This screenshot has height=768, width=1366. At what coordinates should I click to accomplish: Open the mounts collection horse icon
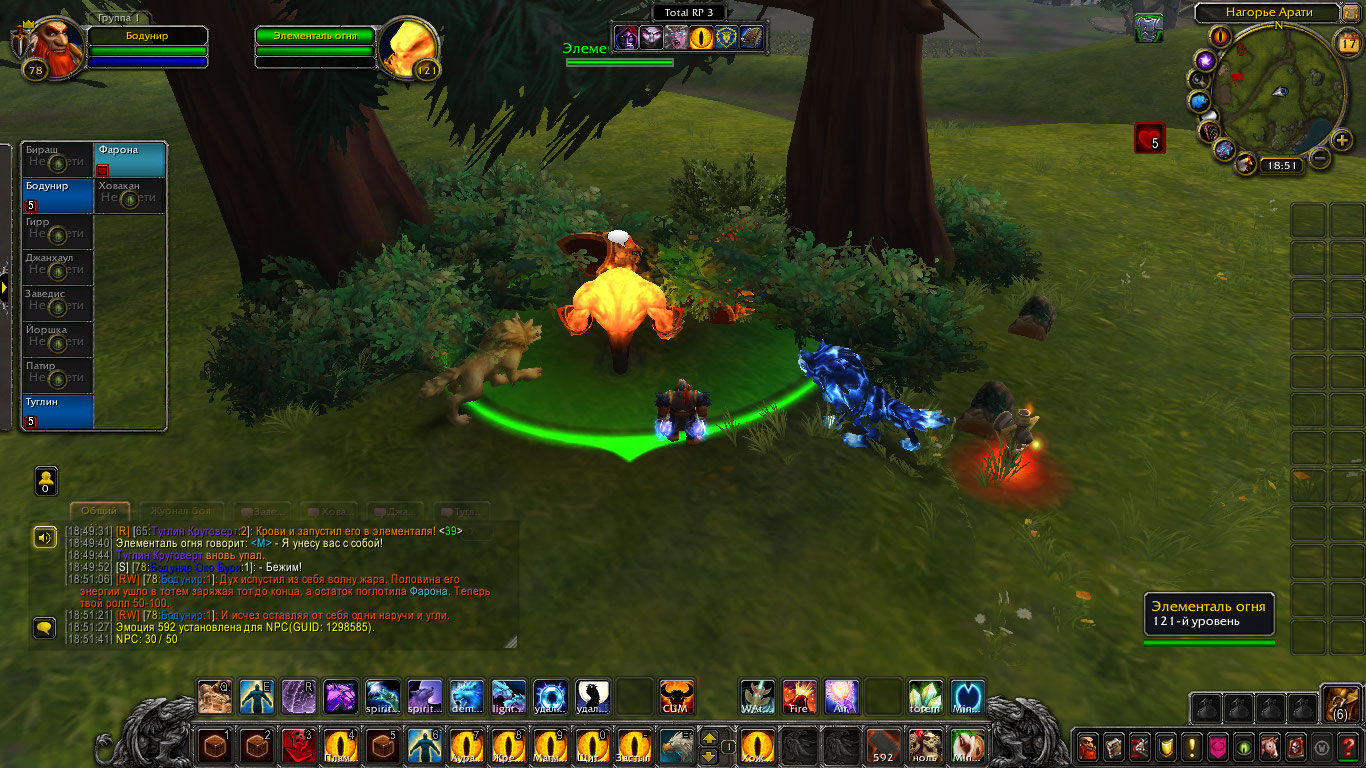[1270, 746]
